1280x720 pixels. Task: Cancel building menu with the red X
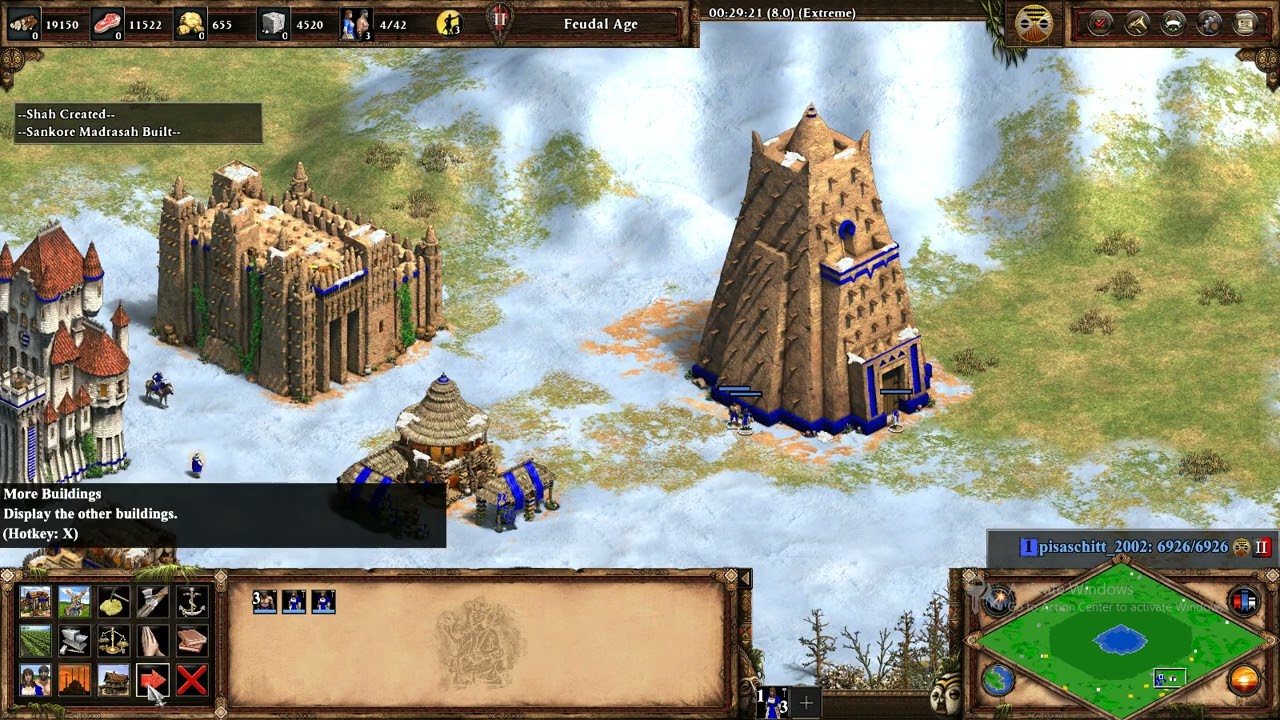coord(191,680)
